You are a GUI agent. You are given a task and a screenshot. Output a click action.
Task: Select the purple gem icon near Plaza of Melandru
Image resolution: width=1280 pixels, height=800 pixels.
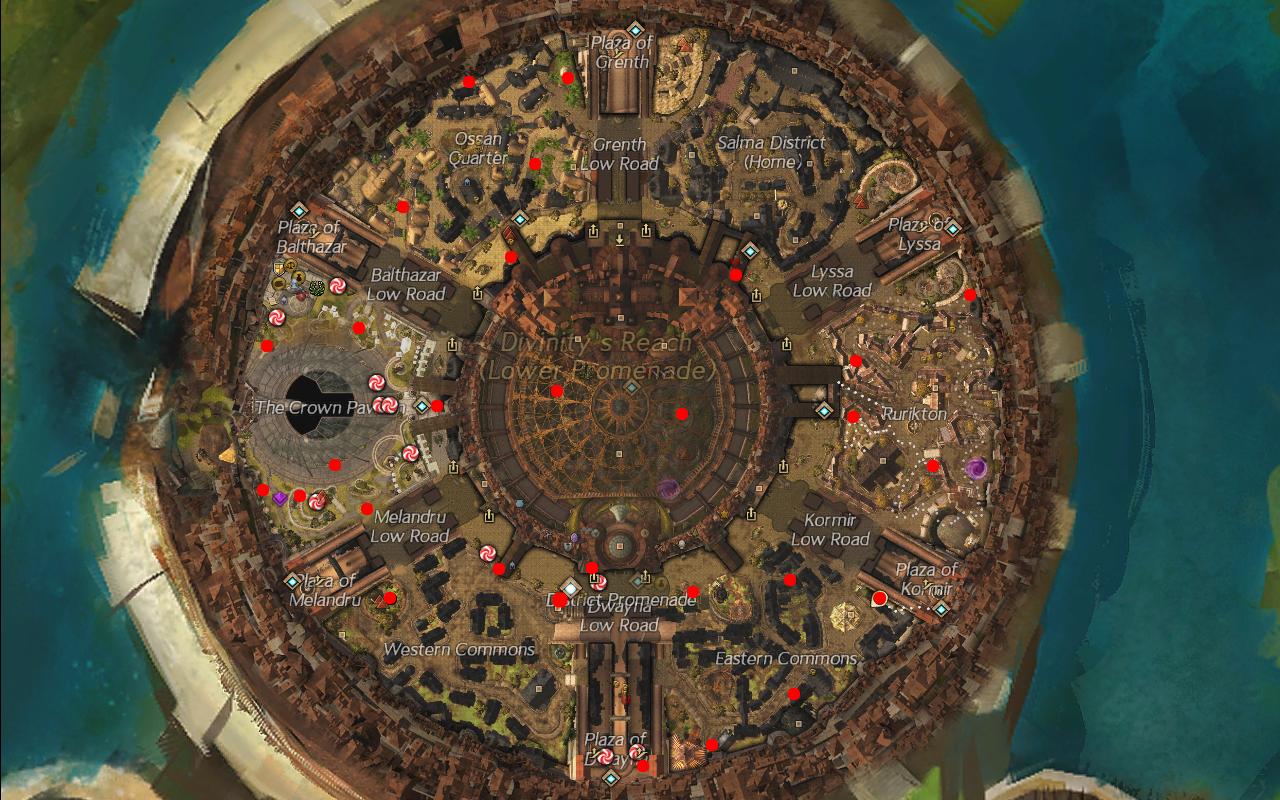(279, 498)
